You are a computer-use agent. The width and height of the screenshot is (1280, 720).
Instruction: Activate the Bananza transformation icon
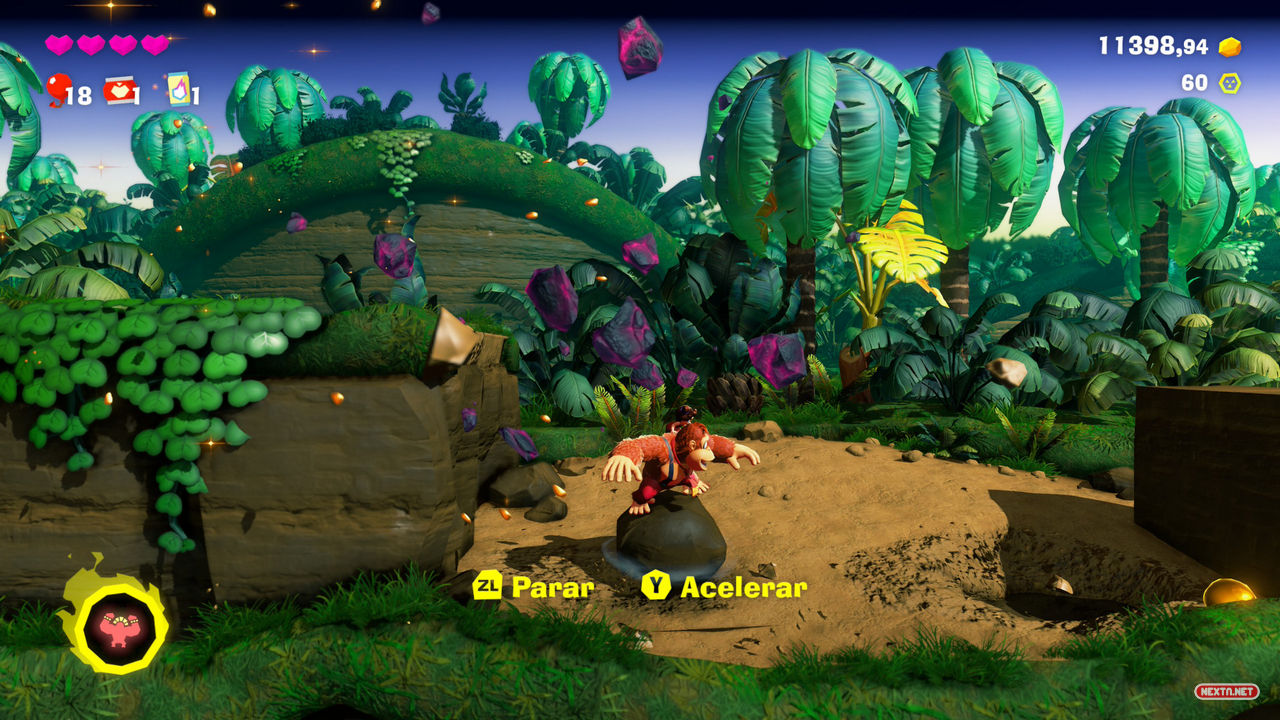118,627
